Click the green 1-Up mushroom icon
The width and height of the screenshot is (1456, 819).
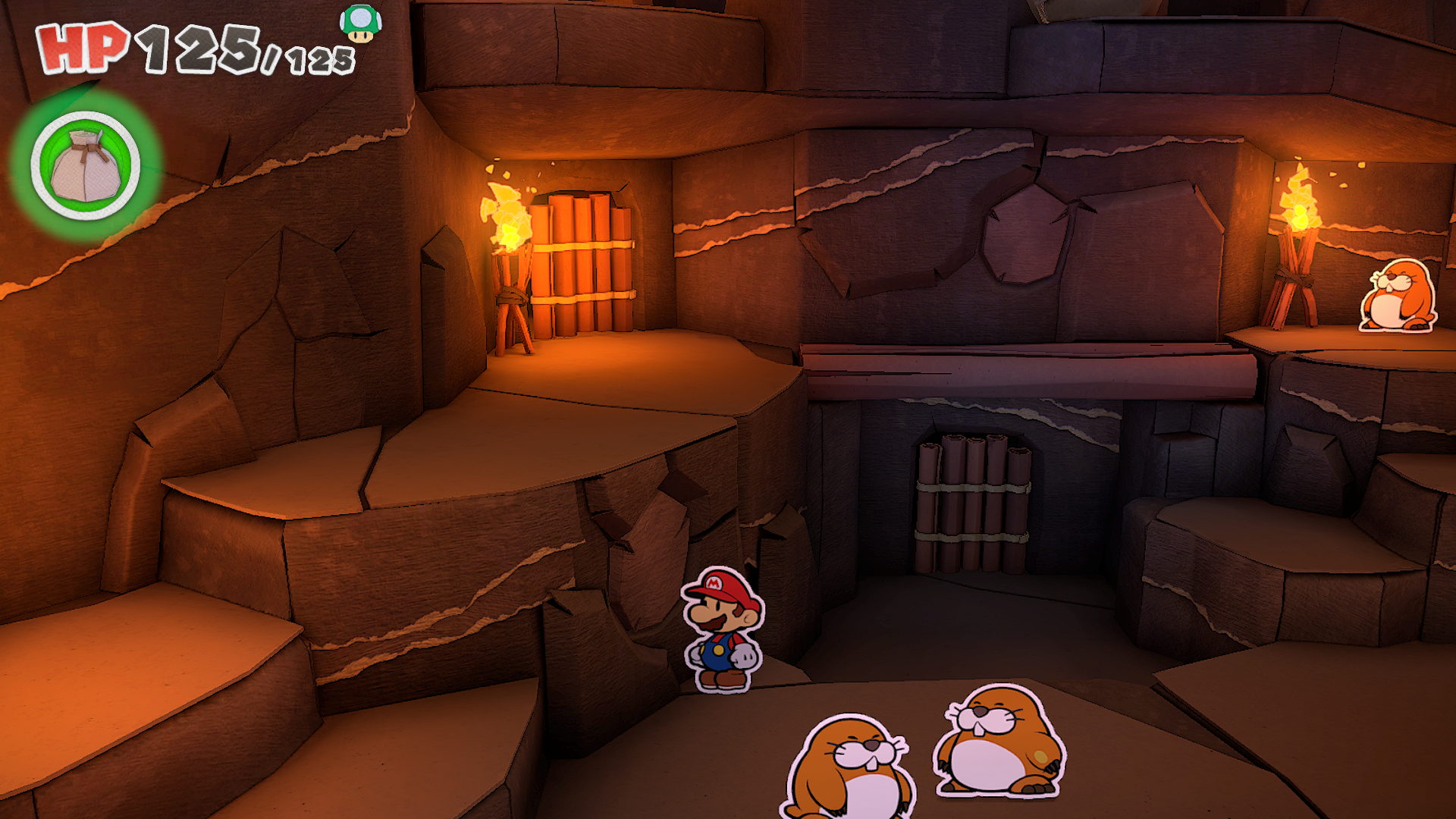[x=360, y=23]
